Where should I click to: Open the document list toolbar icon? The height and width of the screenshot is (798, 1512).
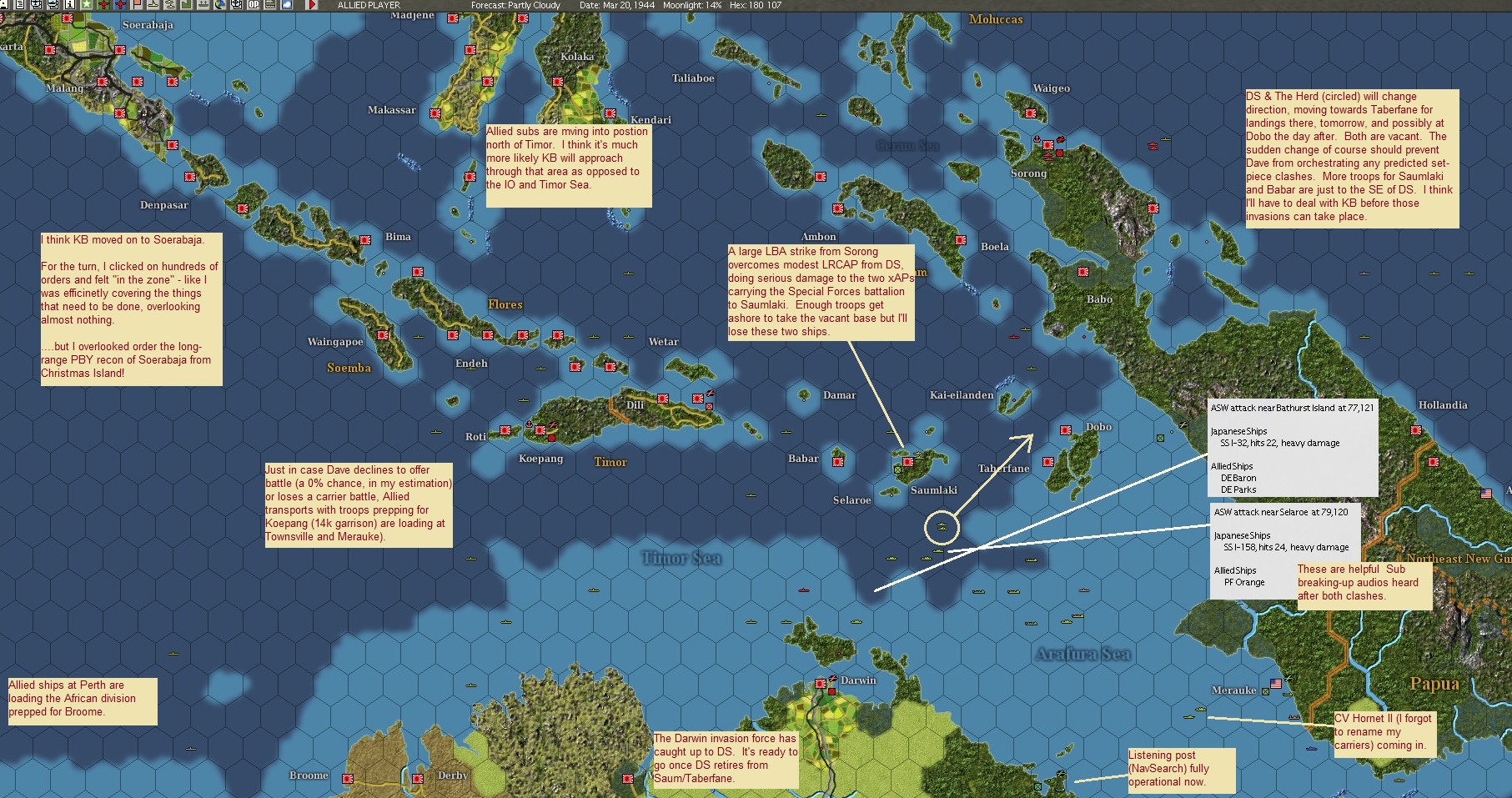point(19,5)
